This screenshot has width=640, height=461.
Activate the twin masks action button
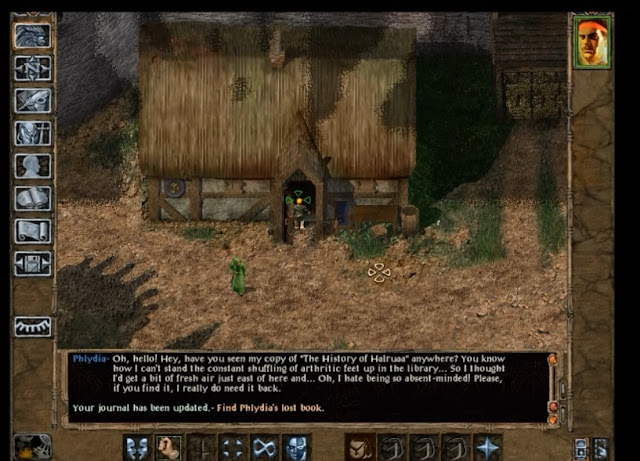click(x=138, y=447)
